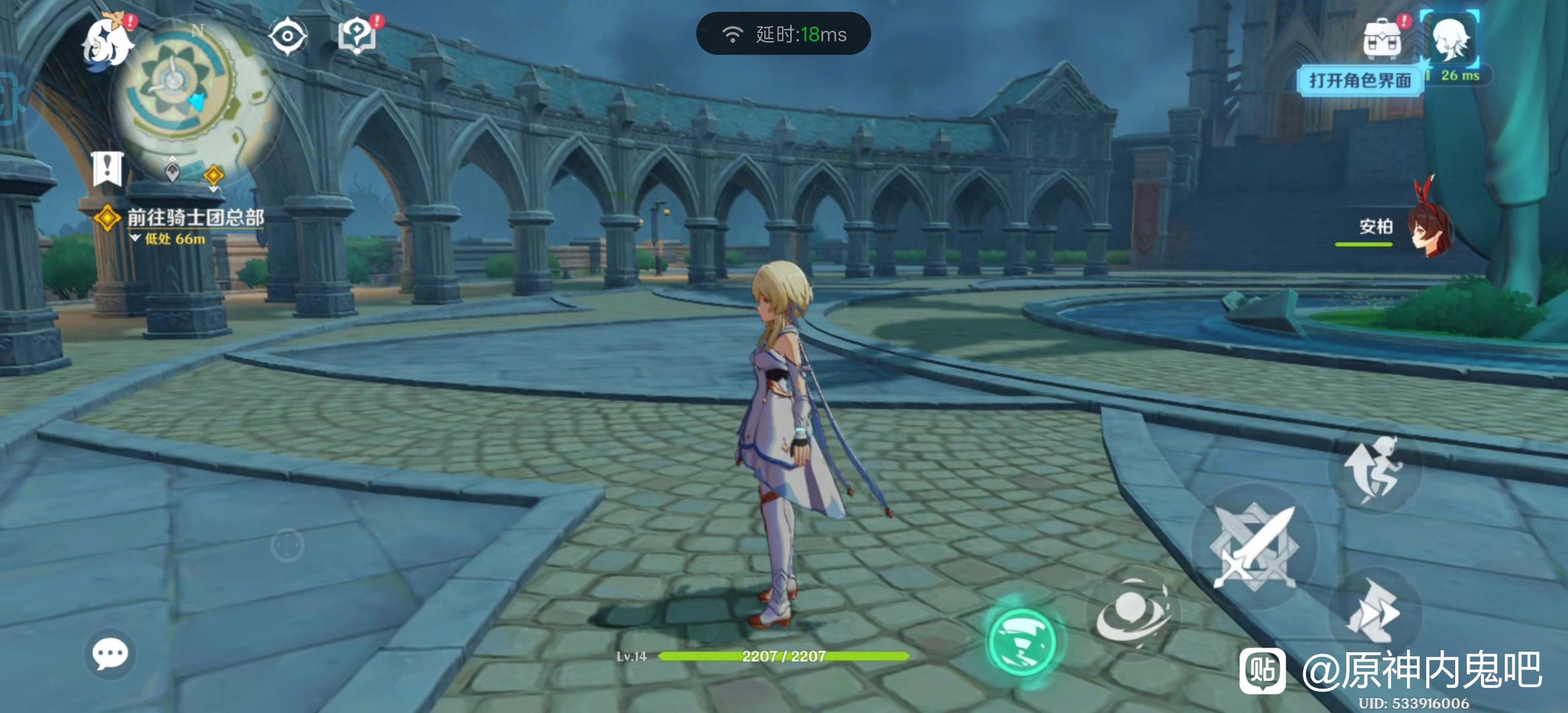Activate the elemental sight eye icon

(x=288, y=36)
